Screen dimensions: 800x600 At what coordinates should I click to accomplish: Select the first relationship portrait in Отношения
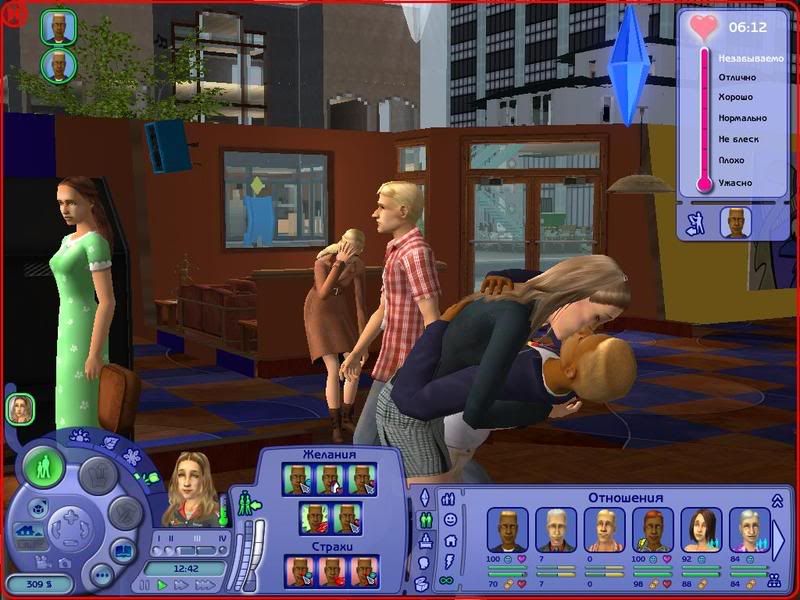pos(506,529)
